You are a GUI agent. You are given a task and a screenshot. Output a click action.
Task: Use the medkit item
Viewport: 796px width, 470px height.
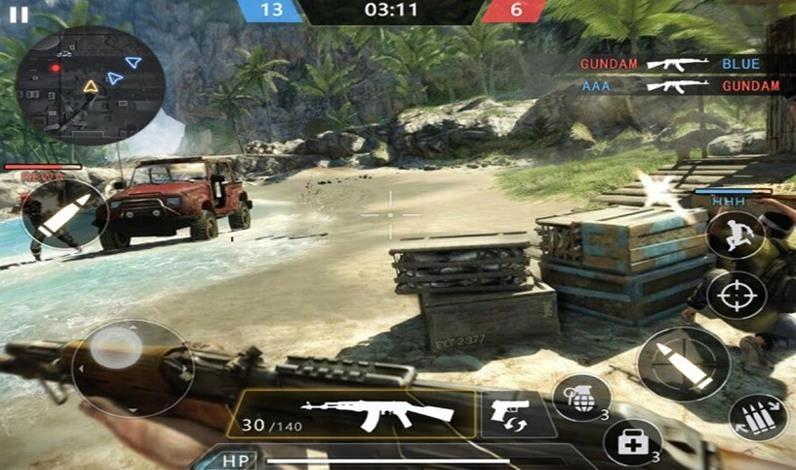click(x=632, y=441)
